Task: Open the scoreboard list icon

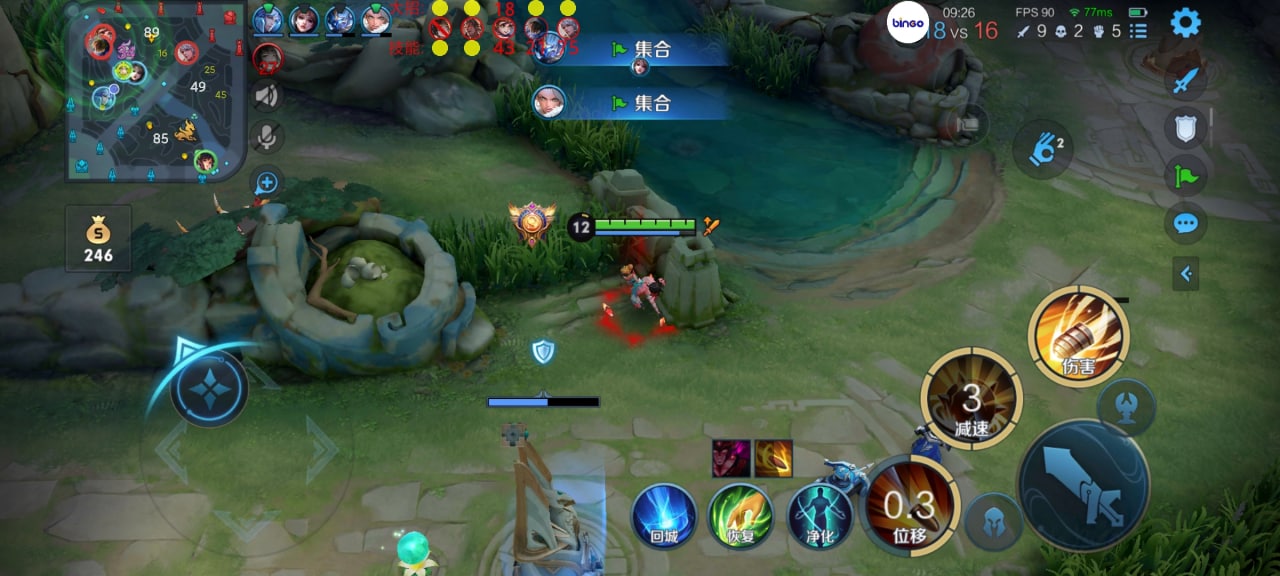Action: 1138,31
